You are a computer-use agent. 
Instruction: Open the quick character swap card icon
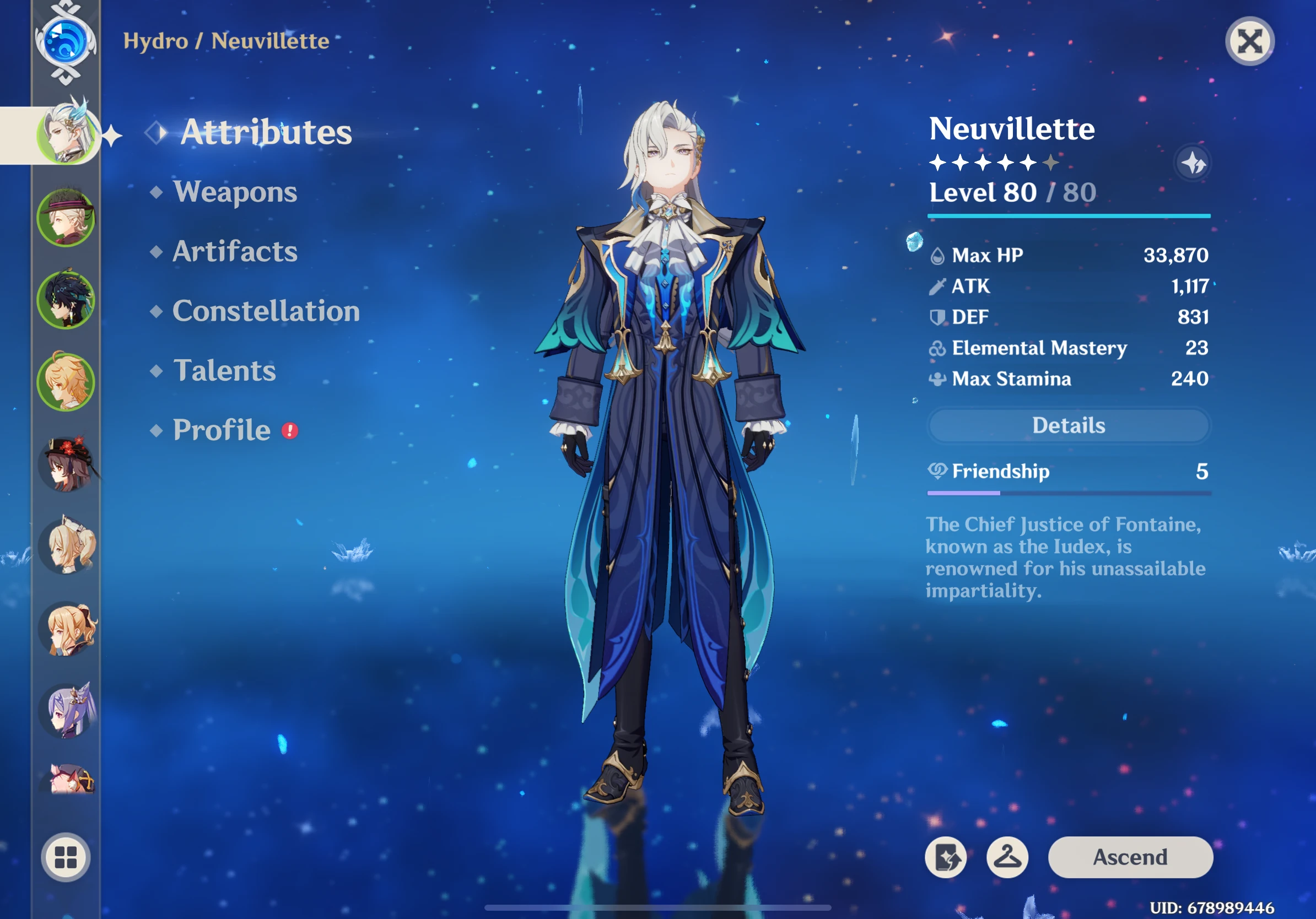[x=946, y=857]
